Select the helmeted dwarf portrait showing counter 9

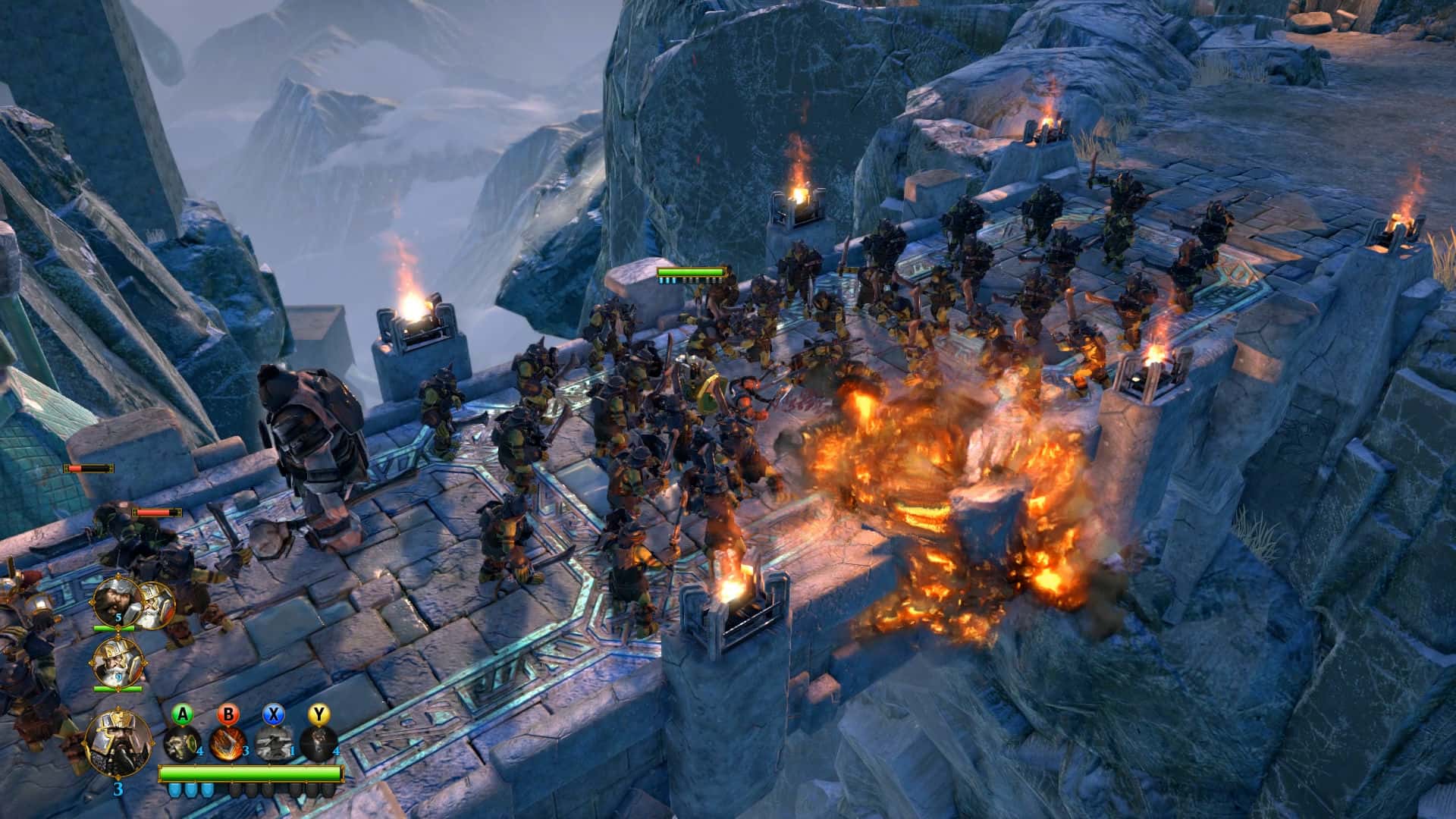coord(117,662)
